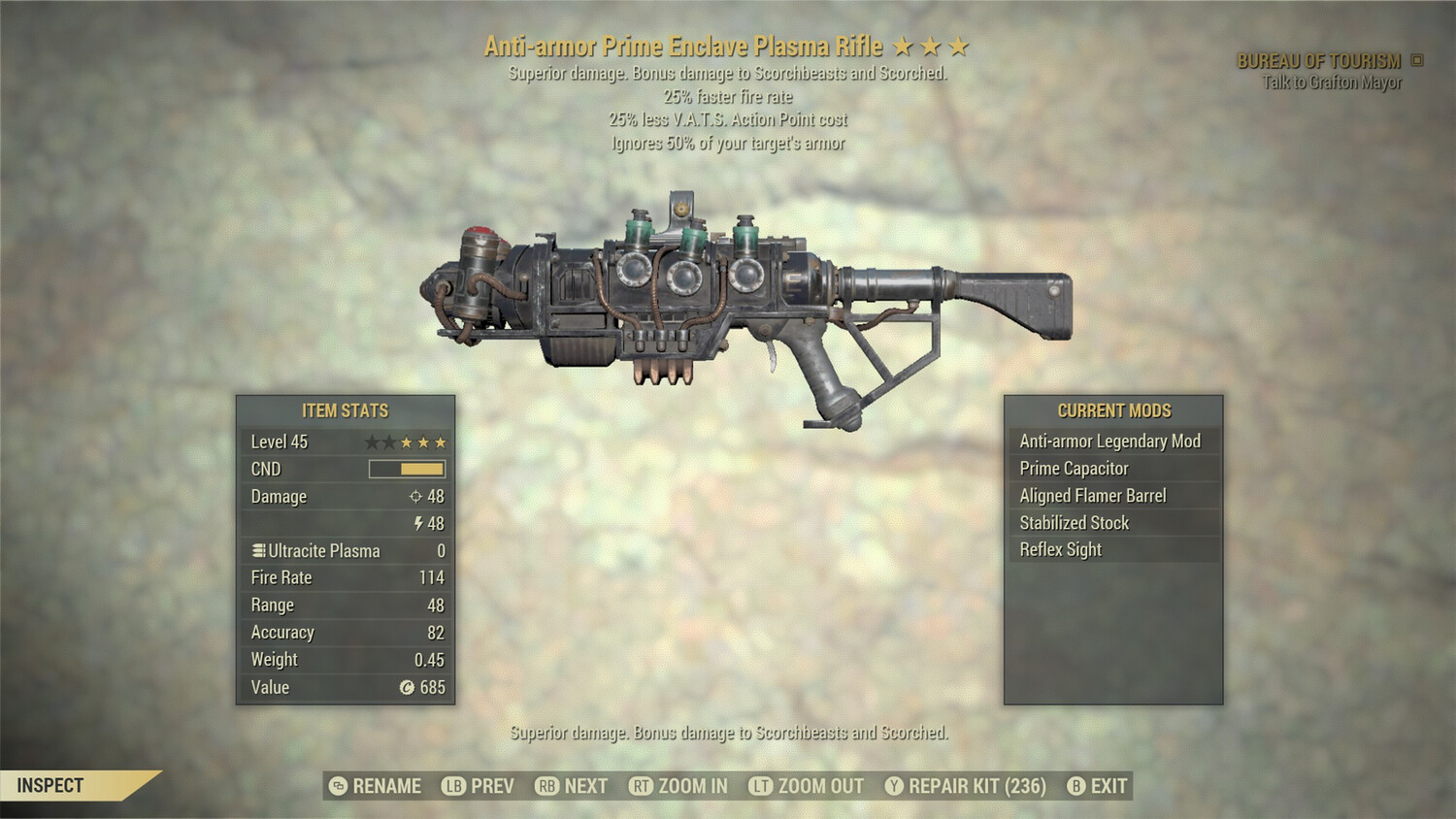1456x819 pixels.
Task: Click the crosshair icon beside Damage 48
Action: tap(417, 496)
